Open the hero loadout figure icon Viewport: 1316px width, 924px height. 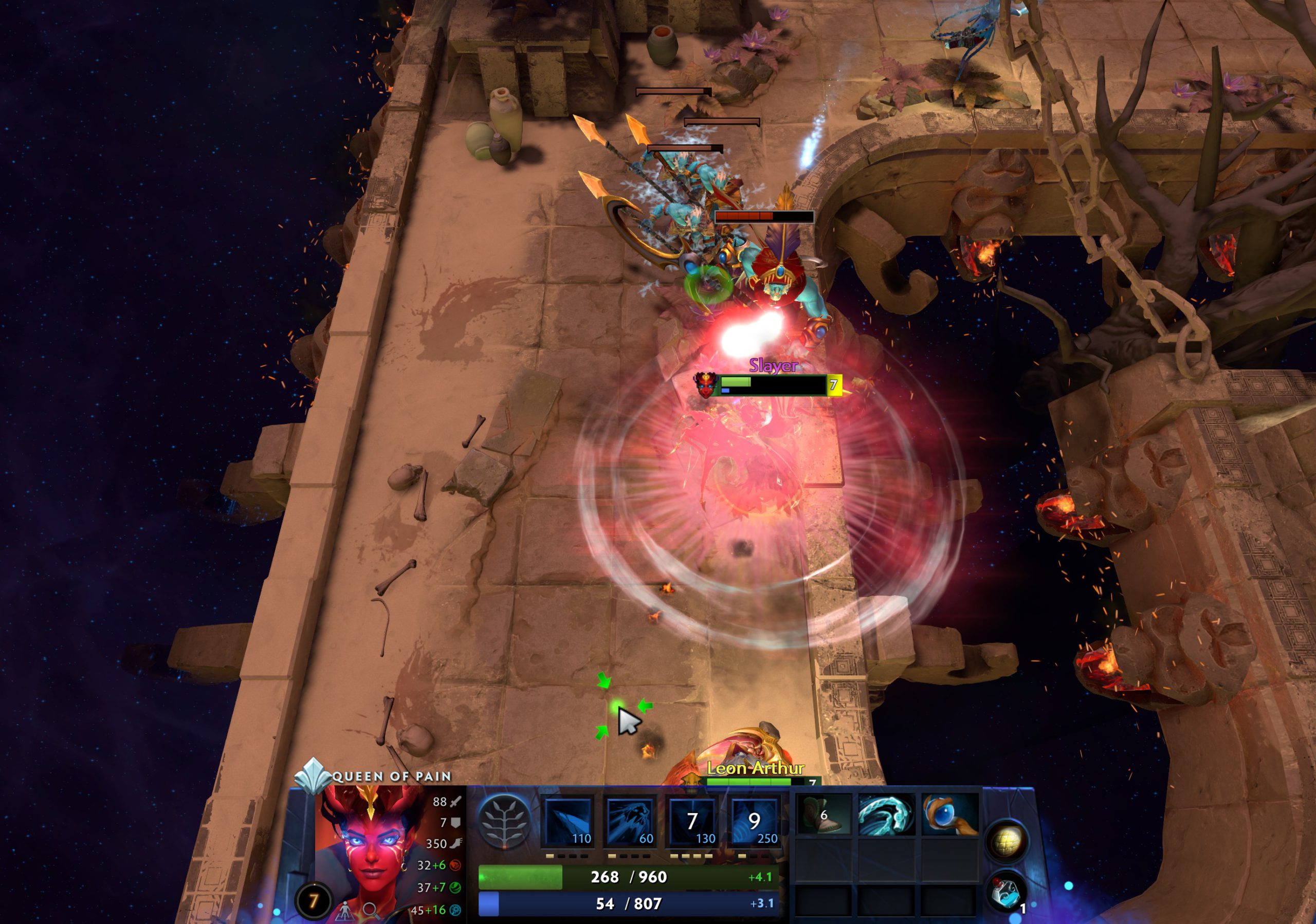pos(345,910)
